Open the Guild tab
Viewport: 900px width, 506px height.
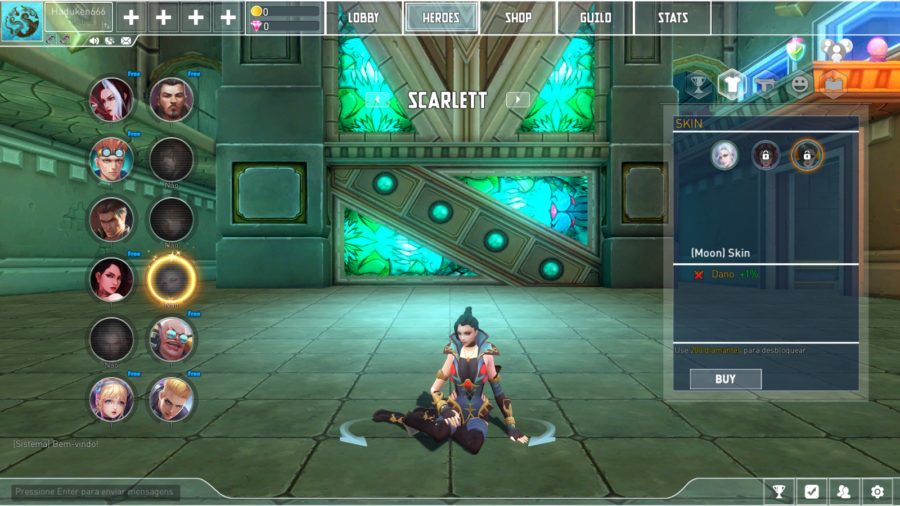595,18
